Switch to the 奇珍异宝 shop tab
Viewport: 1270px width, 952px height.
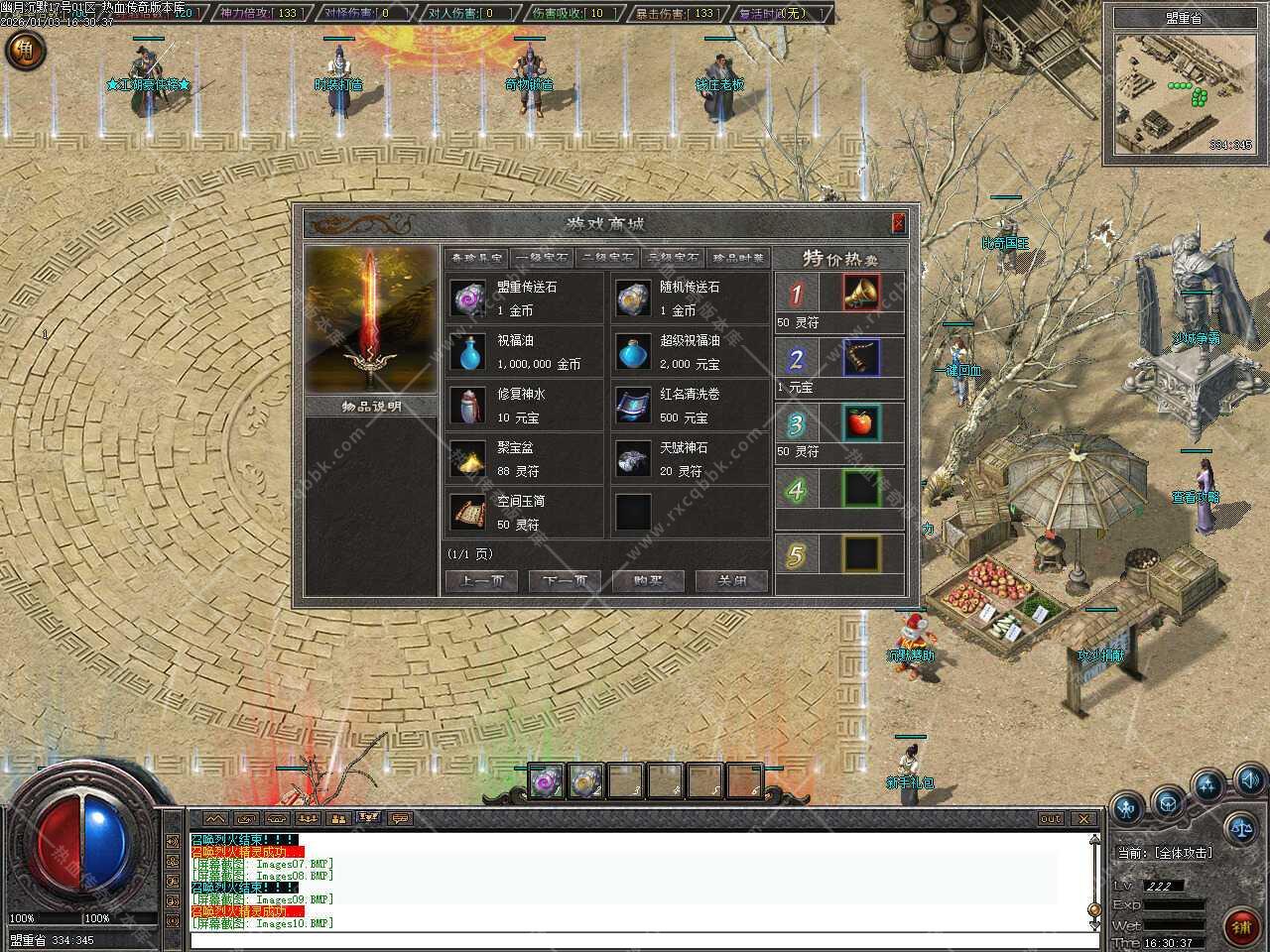click(x=476, y=258)
